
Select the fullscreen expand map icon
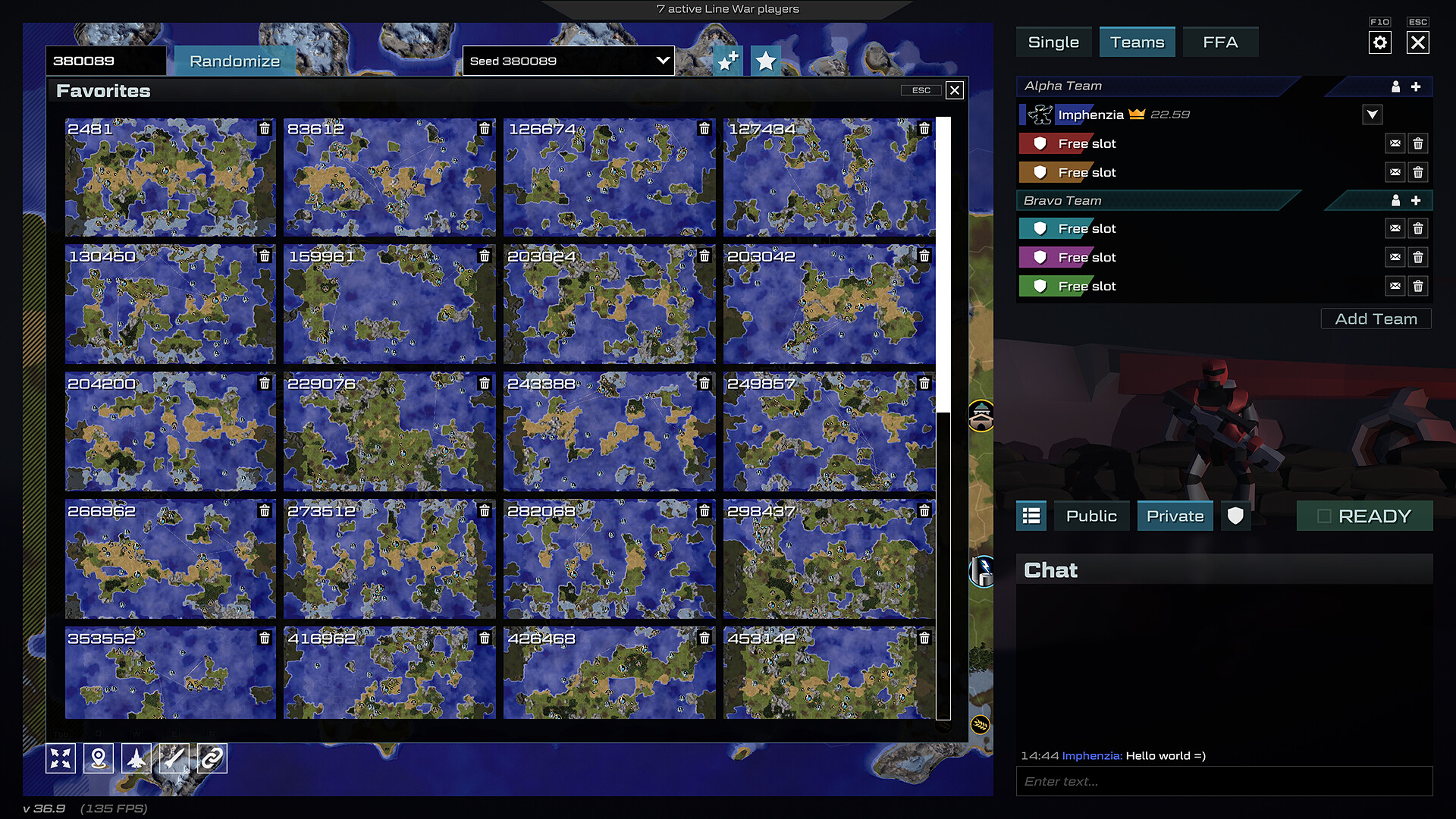click(x=61, y=758)
